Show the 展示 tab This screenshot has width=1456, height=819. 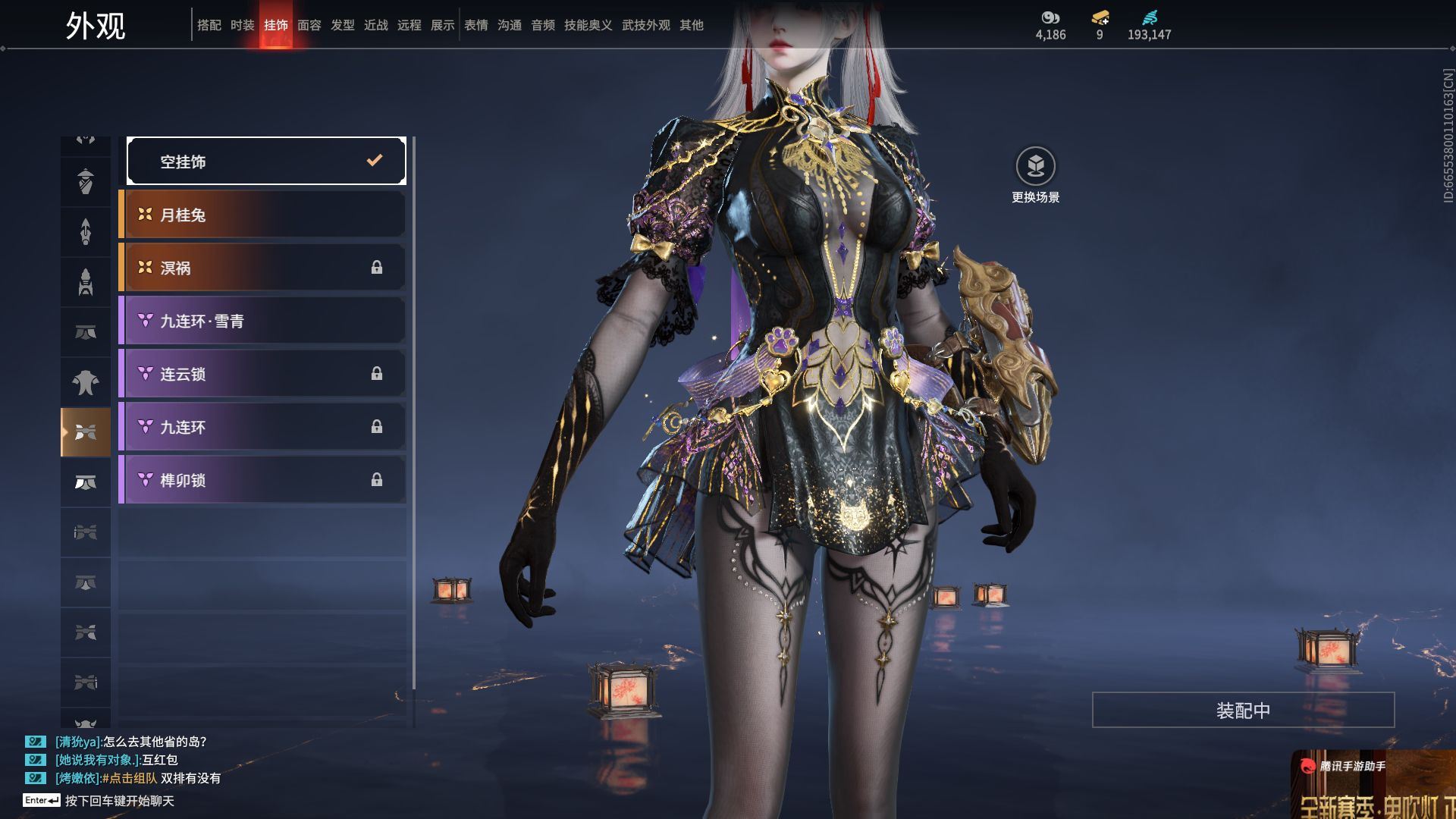(x=442, y=25)
